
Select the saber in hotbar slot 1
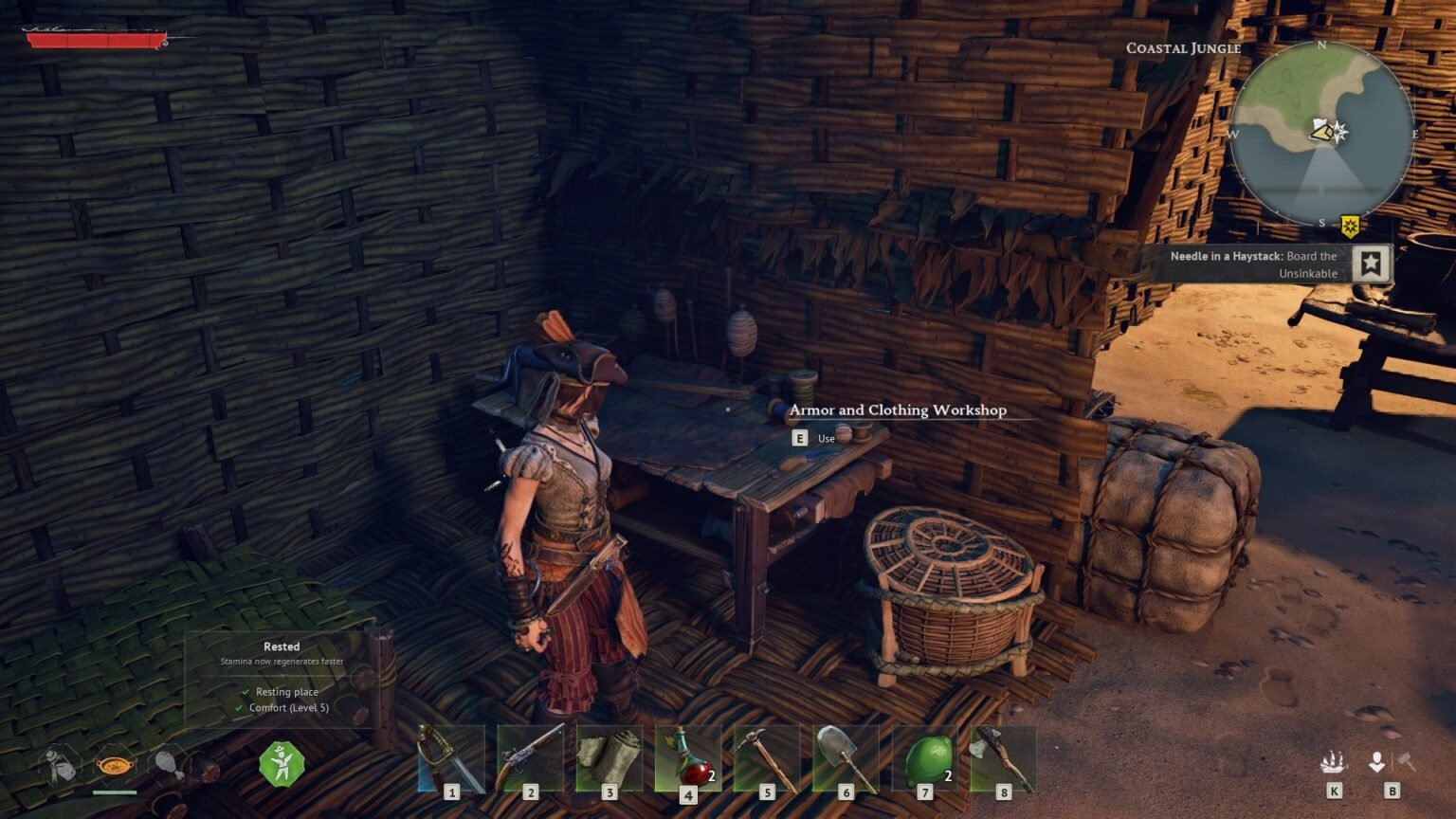(x=450, y=758)
